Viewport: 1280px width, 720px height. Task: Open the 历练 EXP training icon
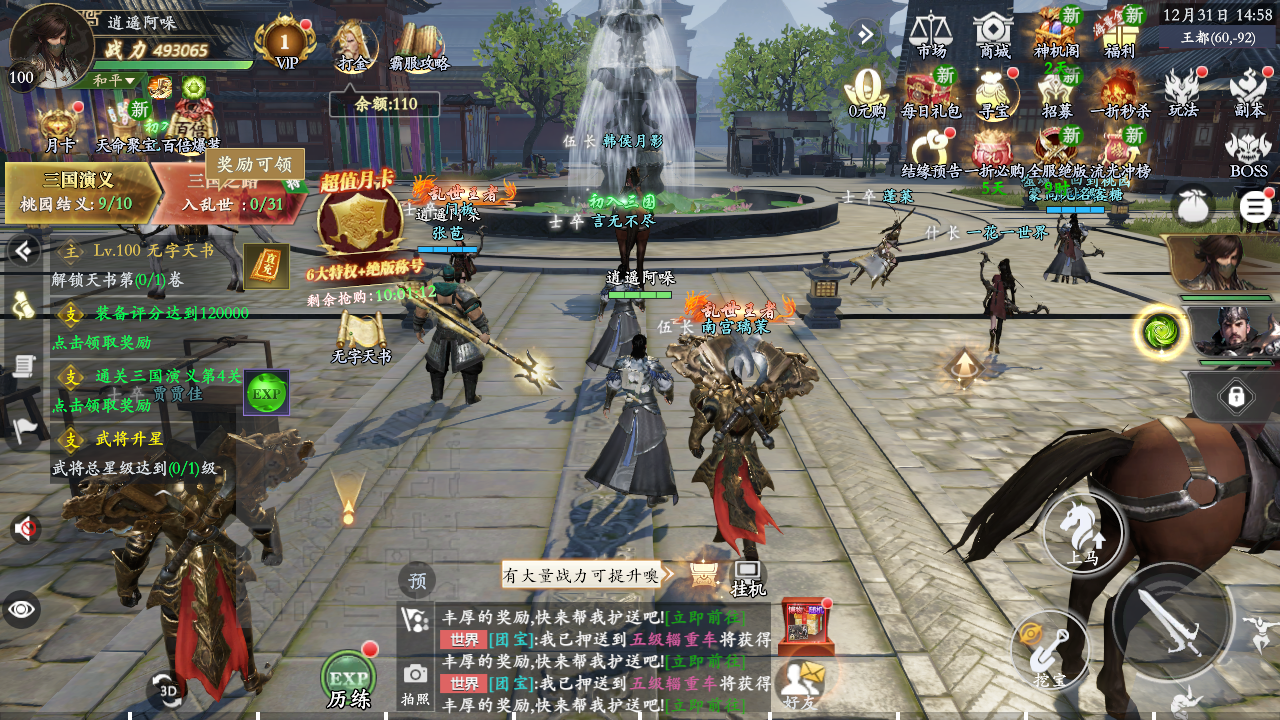pyautogui.click(x=349, y=679)
